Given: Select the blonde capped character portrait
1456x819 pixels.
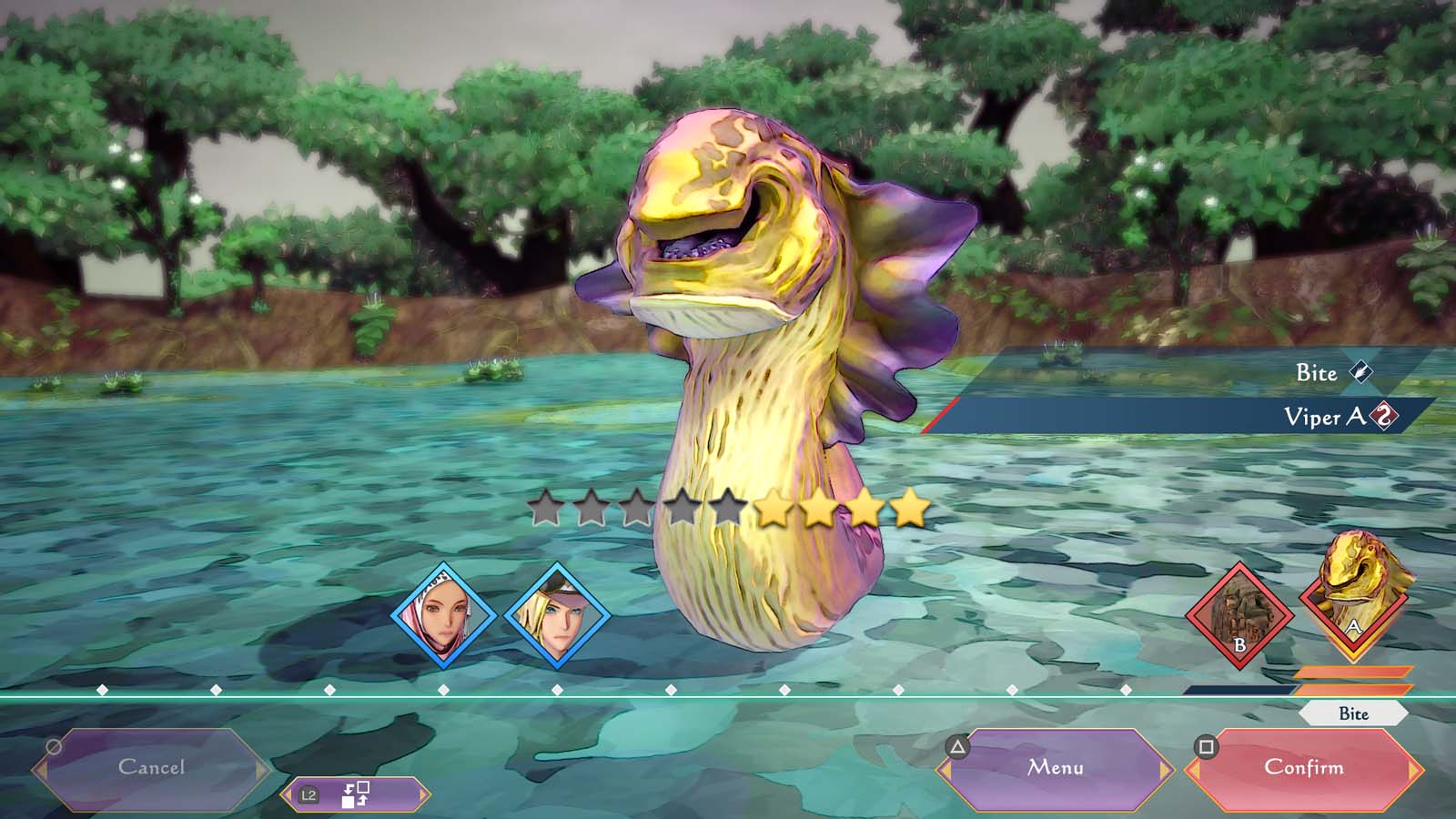Looking at the screenshot, I should click(557, 616).
